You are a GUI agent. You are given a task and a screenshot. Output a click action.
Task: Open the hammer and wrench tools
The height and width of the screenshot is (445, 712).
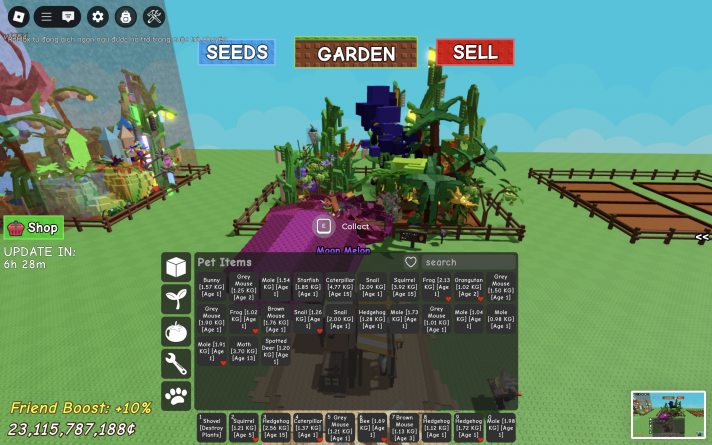[153, 16]
